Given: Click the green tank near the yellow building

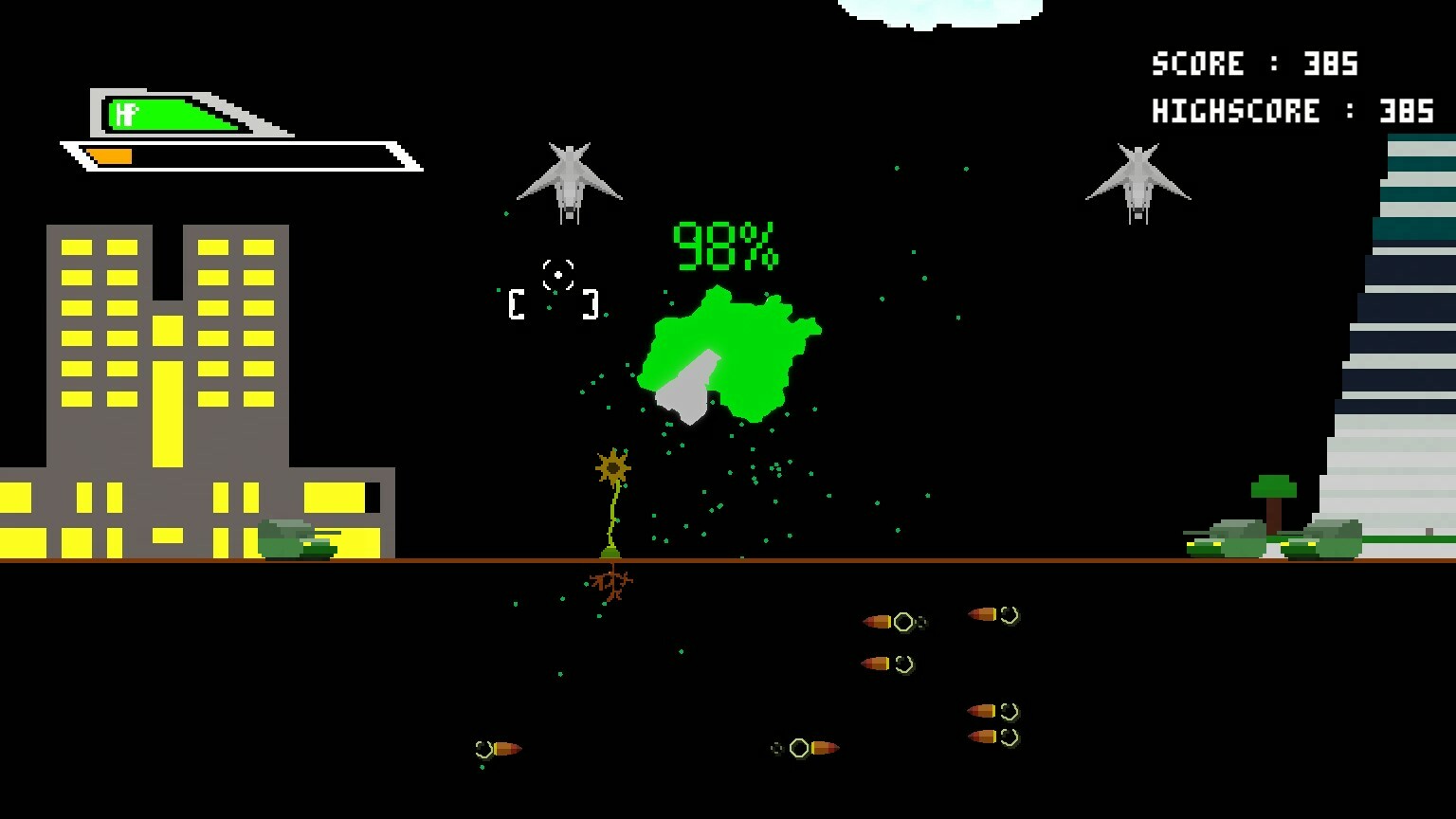Looking at the screenshot, I should tap(297, 540).
